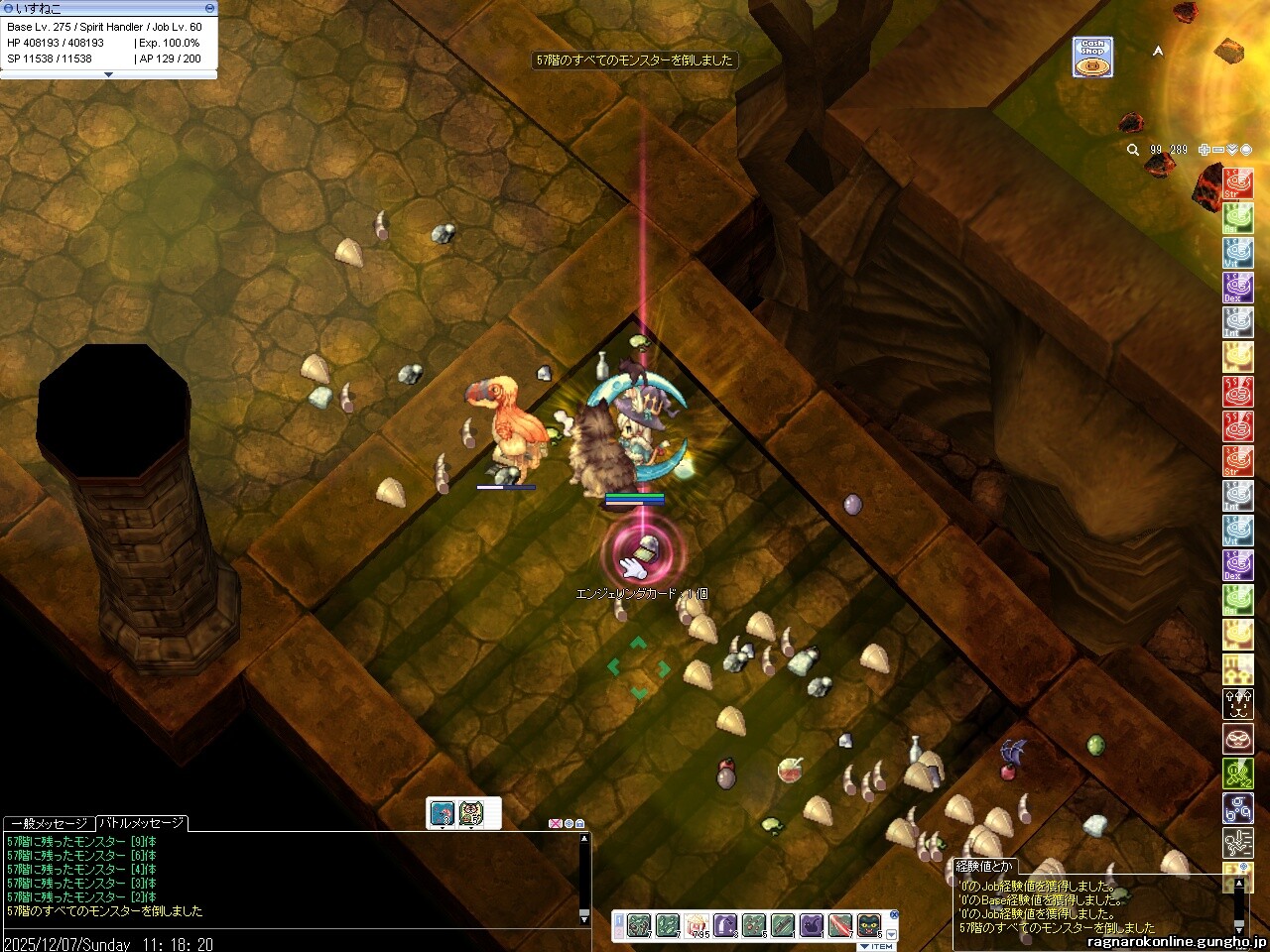This screenshot has height=952, width=1270.
Task: Click the 経験値とか window tab
Action: (x=984, y=866)
